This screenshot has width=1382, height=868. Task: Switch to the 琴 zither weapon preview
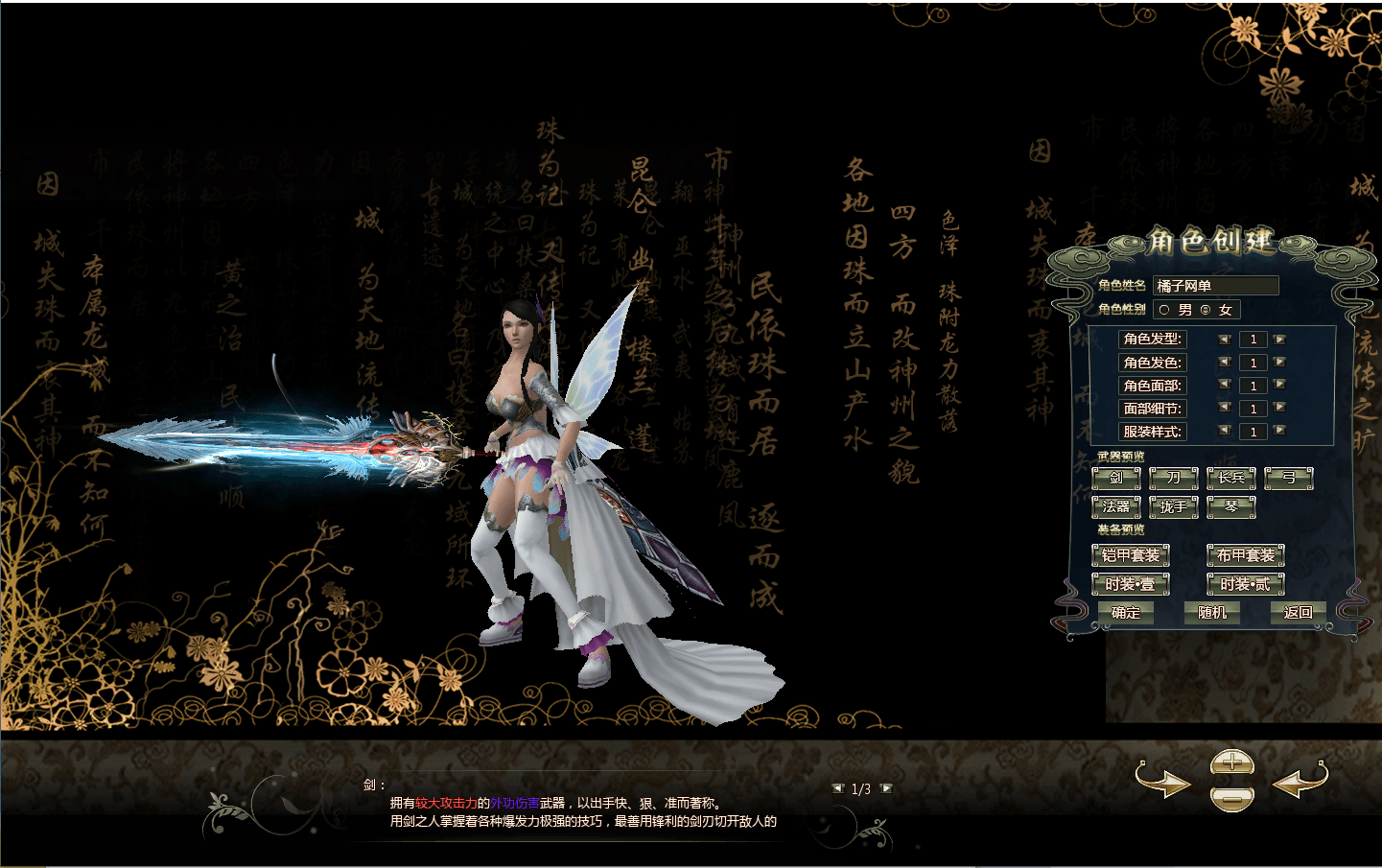[x=1230, y=505]
